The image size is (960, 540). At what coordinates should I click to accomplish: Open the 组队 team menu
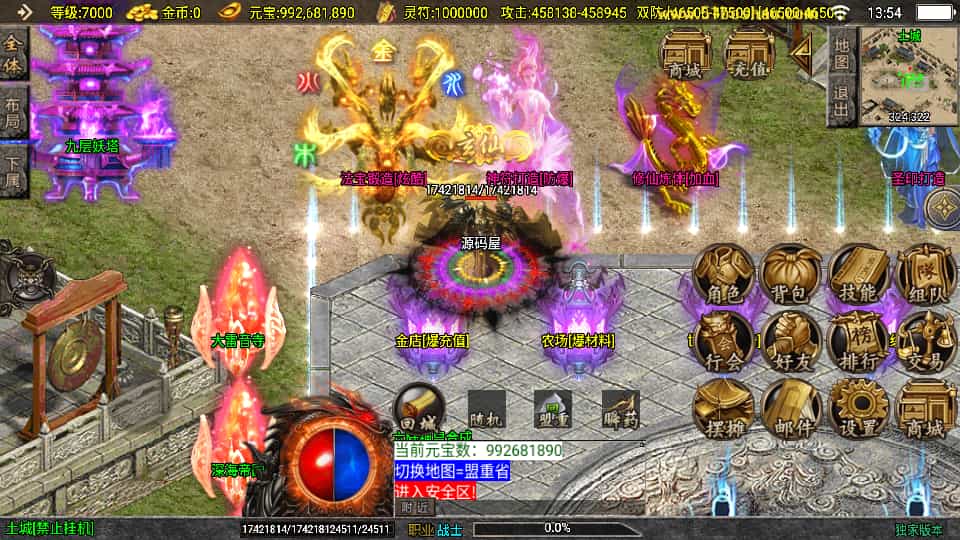point(925,274)
